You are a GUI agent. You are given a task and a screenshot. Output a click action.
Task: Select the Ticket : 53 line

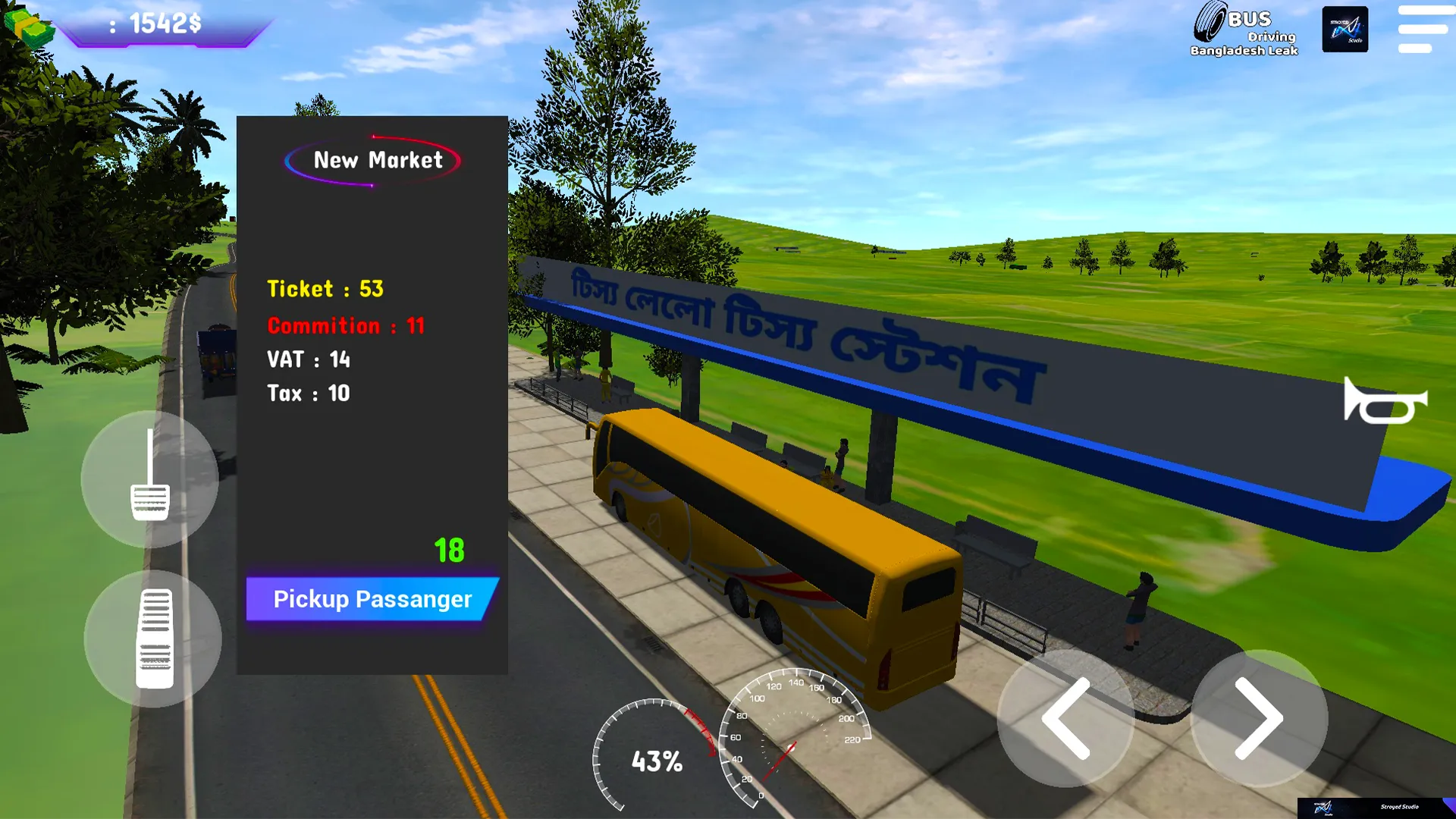tap(325, 290)
